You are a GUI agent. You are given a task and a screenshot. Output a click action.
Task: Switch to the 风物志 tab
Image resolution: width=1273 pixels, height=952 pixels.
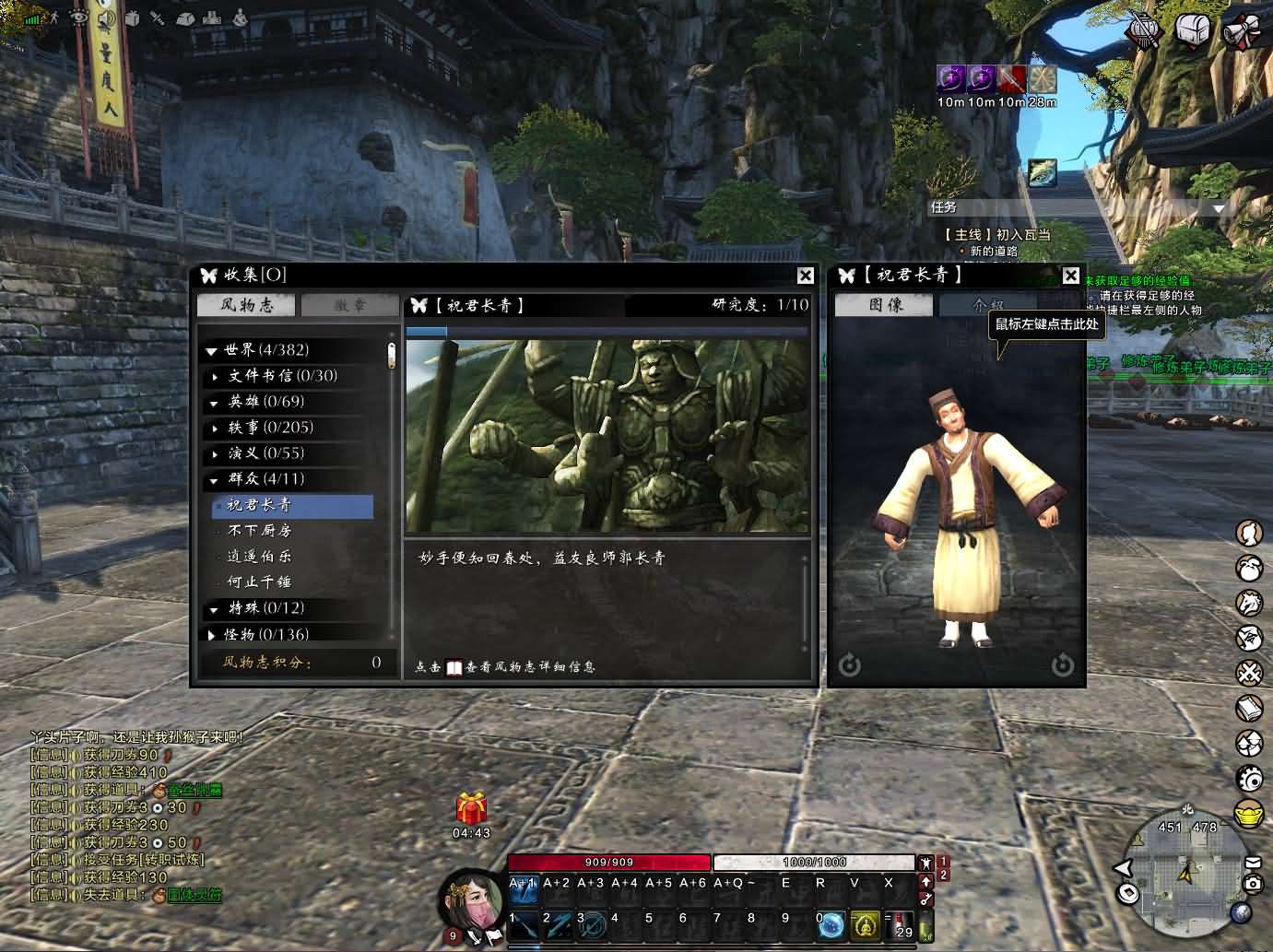(x=246, y=305)
